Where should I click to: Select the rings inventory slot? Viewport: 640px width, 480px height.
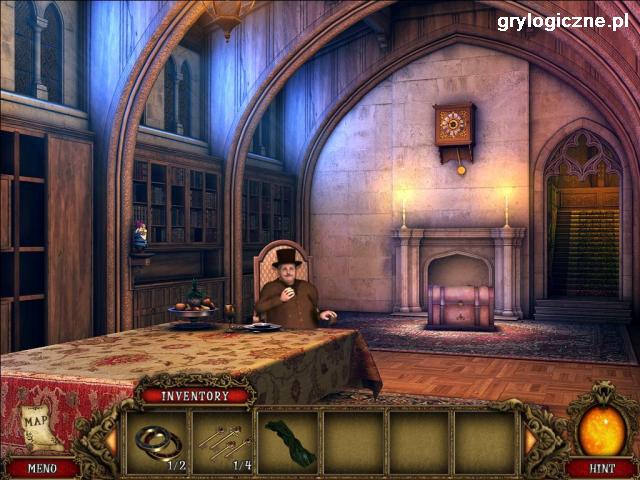pyautogui.click(x=158, y=441)
